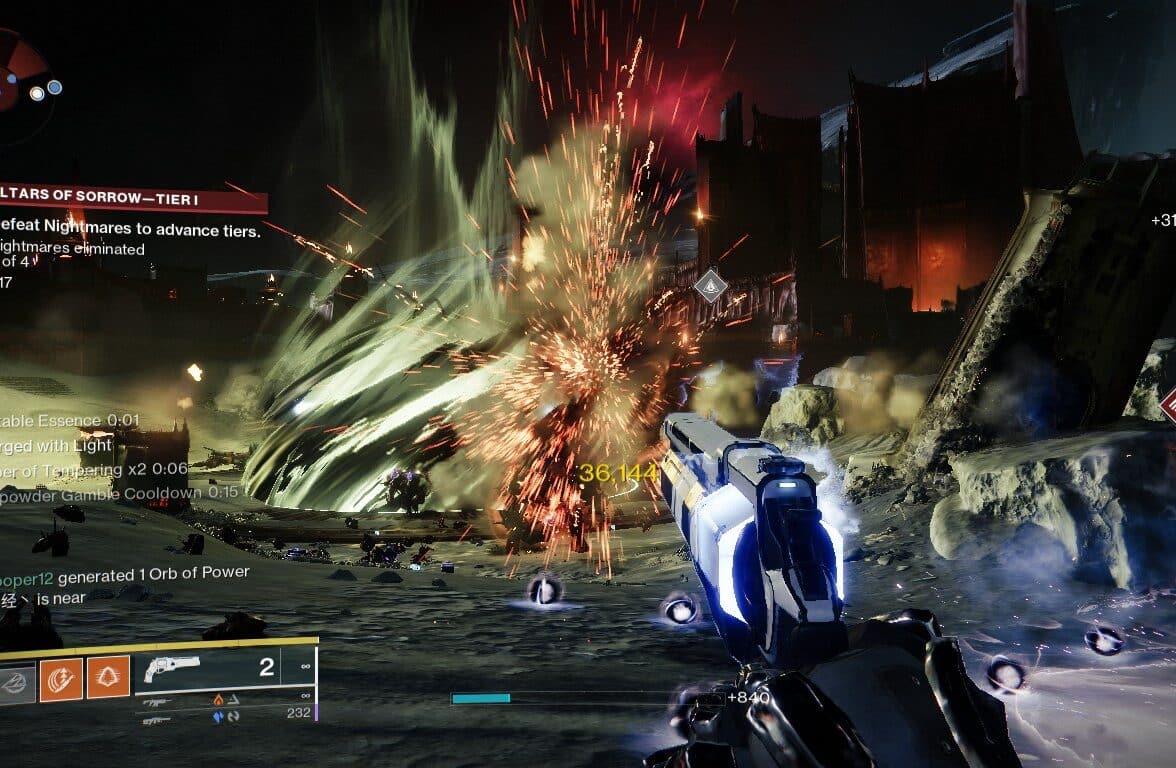The image size is (1176, 768).
Task: Select the greyed-out grenade ability icon
Action: 17,680
